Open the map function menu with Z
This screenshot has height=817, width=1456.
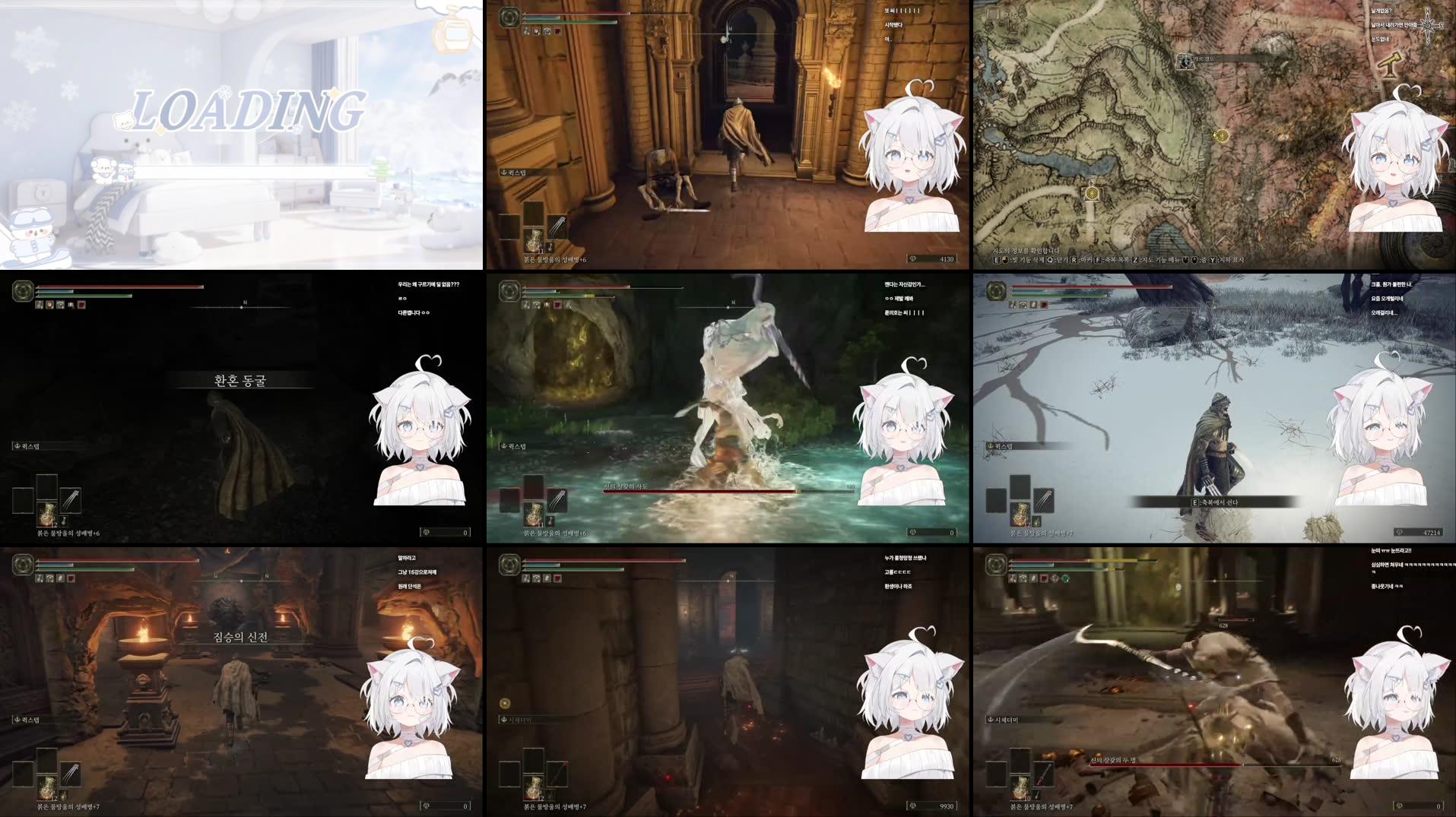coord(1136,260)
